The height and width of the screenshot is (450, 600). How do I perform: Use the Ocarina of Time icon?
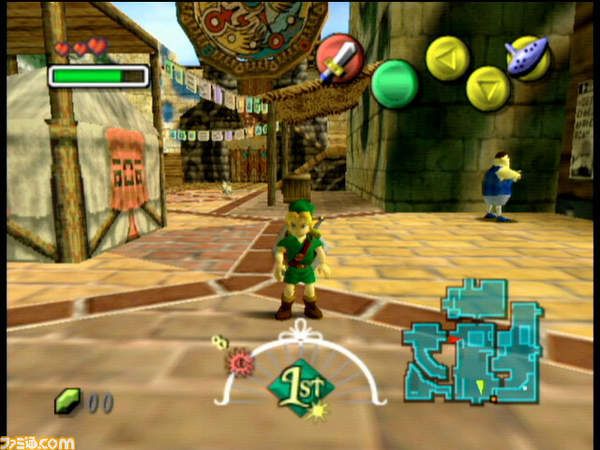coord(526,56)
